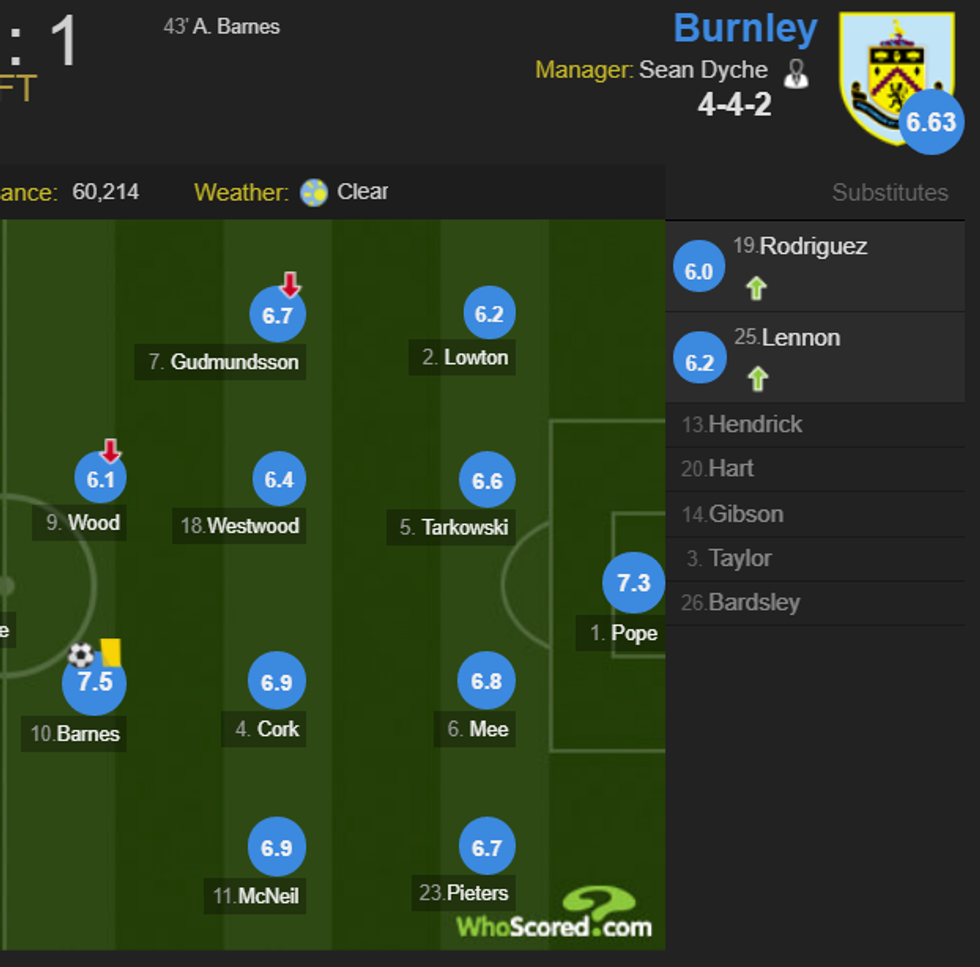Select Barnes on the pitch
Viewport: 980px width, 967px height.
click(x=94, y=684)
